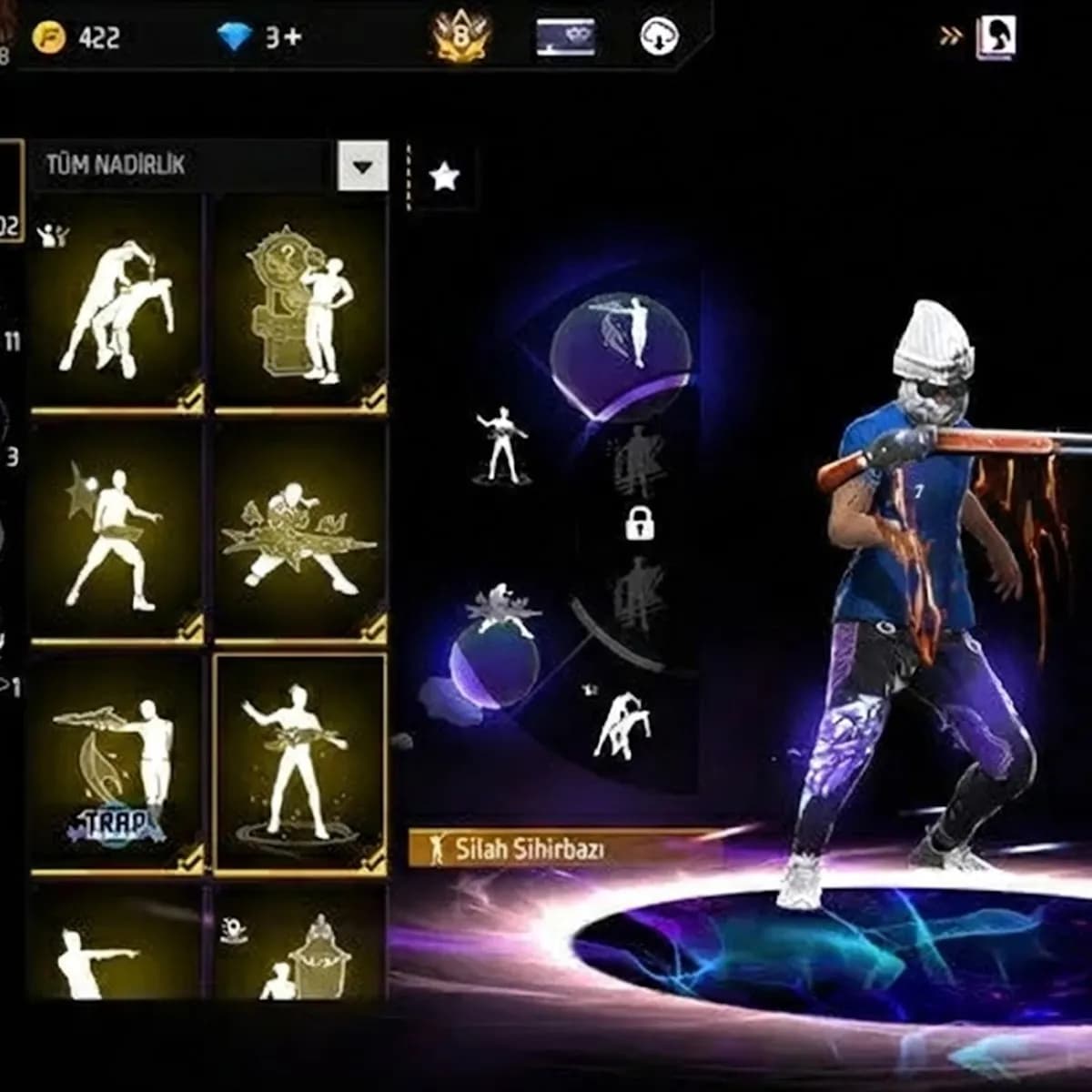Open the gold coin balance

click(76, 38)
